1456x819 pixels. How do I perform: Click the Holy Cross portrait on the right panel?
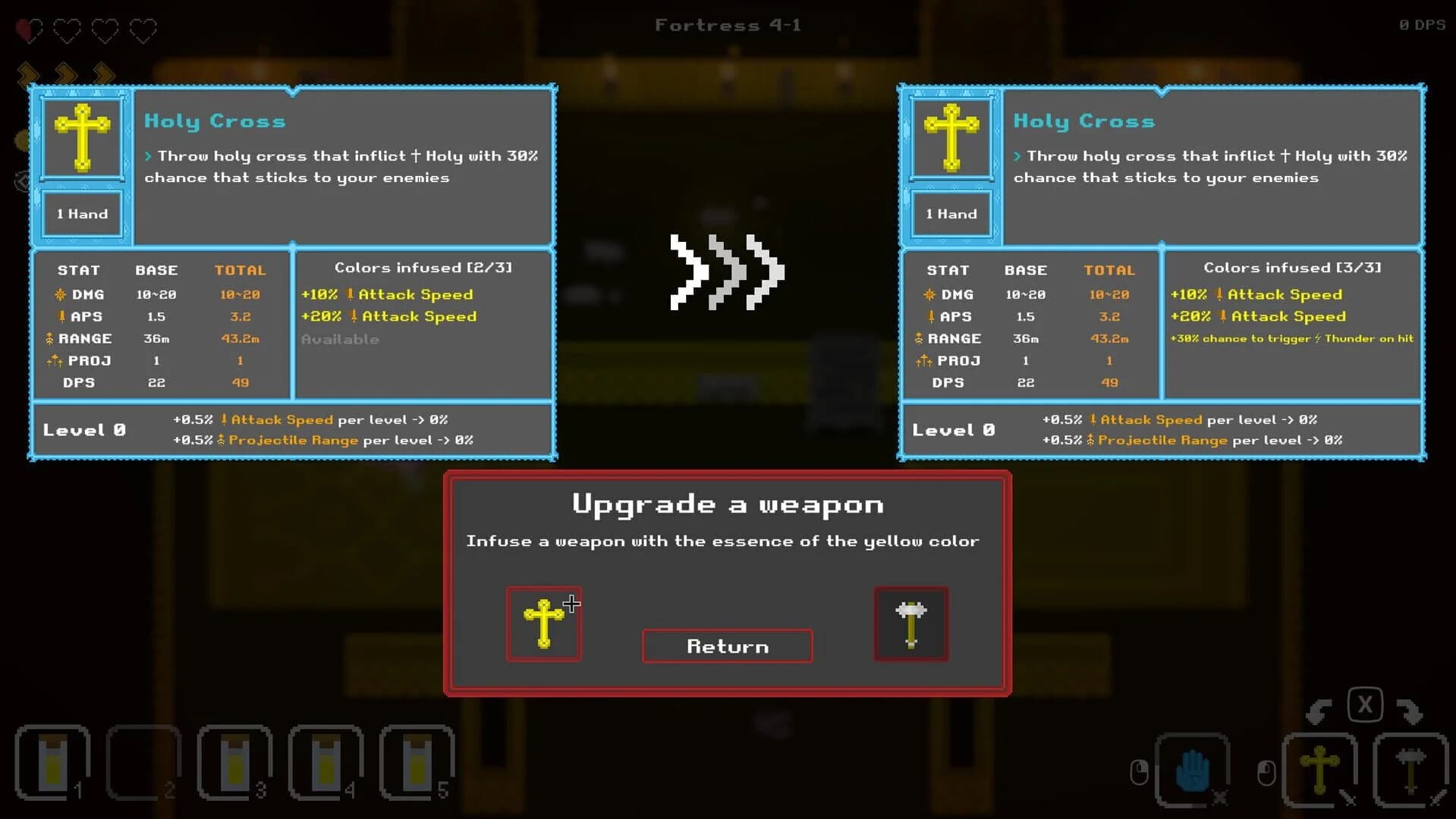tap(951, 137)
